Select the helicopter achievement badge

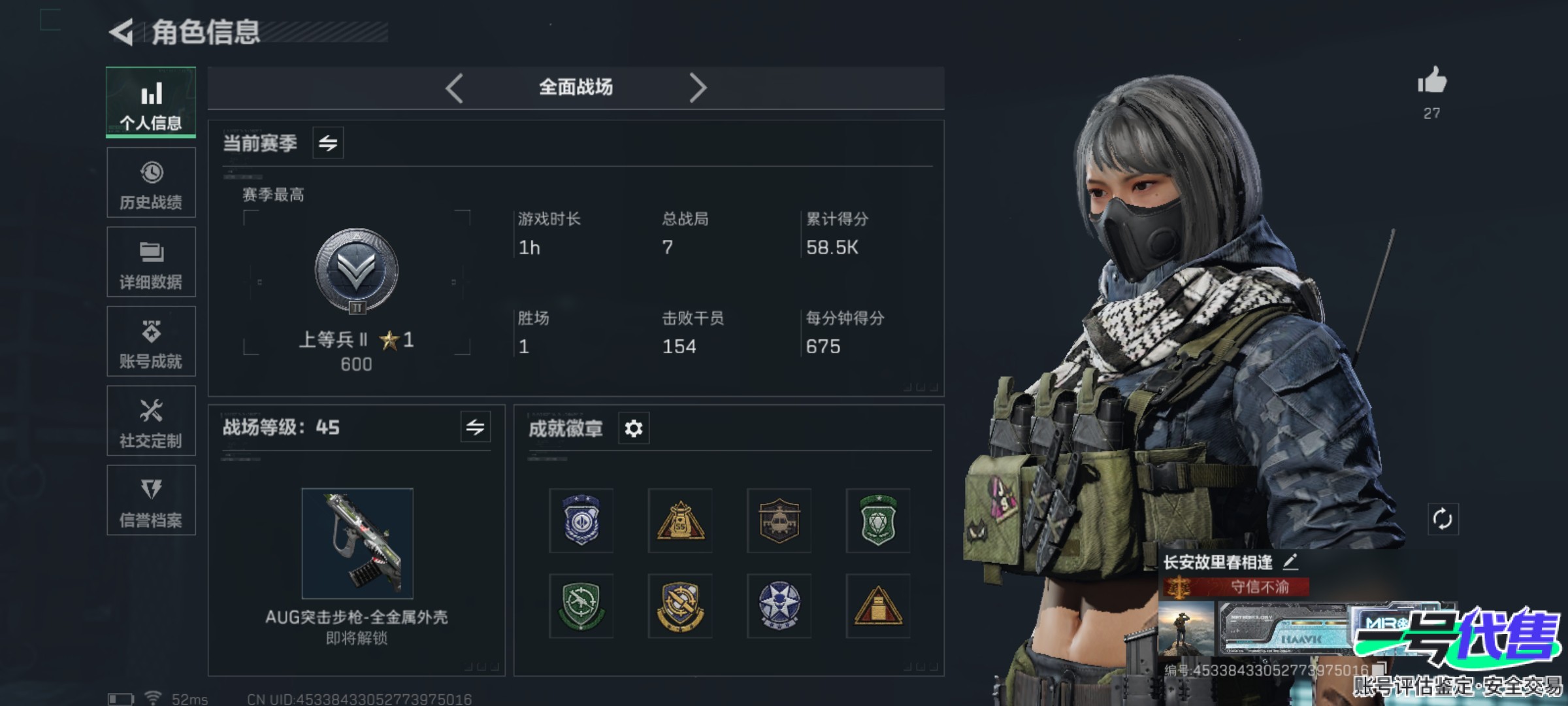pyautogui.click(x=779, y=521)
